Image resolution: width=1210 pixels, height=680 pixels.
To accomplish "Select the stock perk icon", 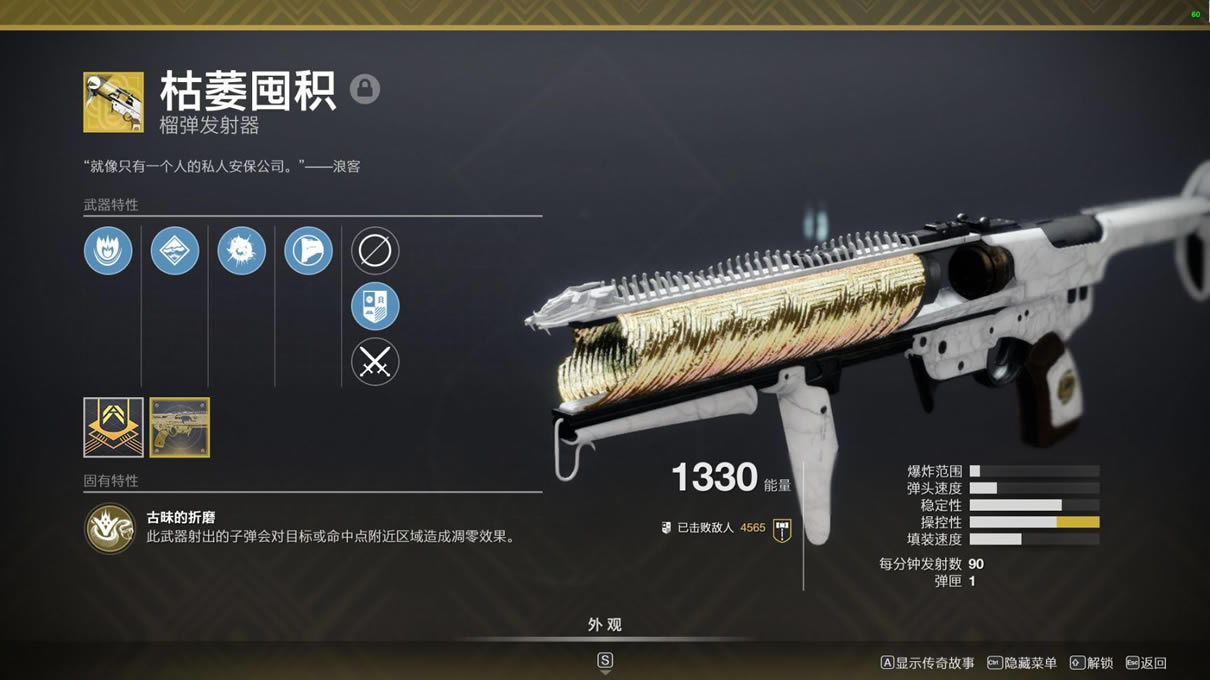I will pyautogui.click(x=308, y=250).
